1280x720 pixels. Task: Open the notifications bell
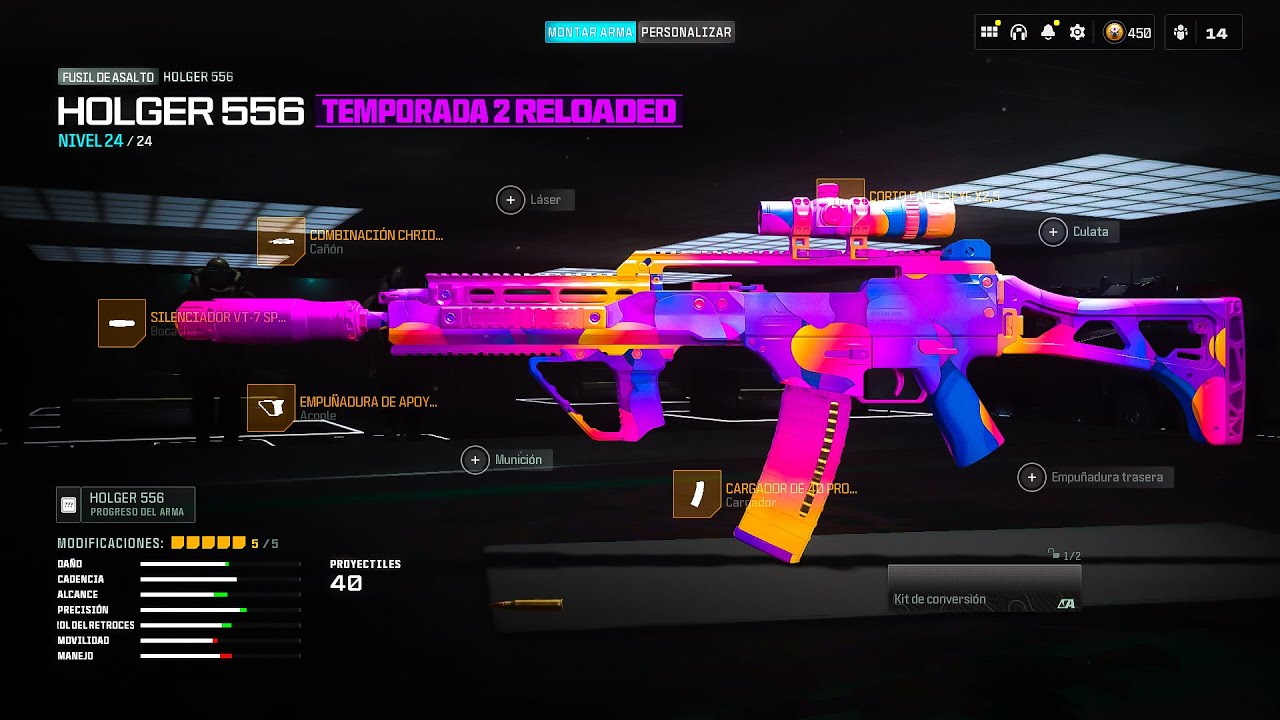(1048, 32)
